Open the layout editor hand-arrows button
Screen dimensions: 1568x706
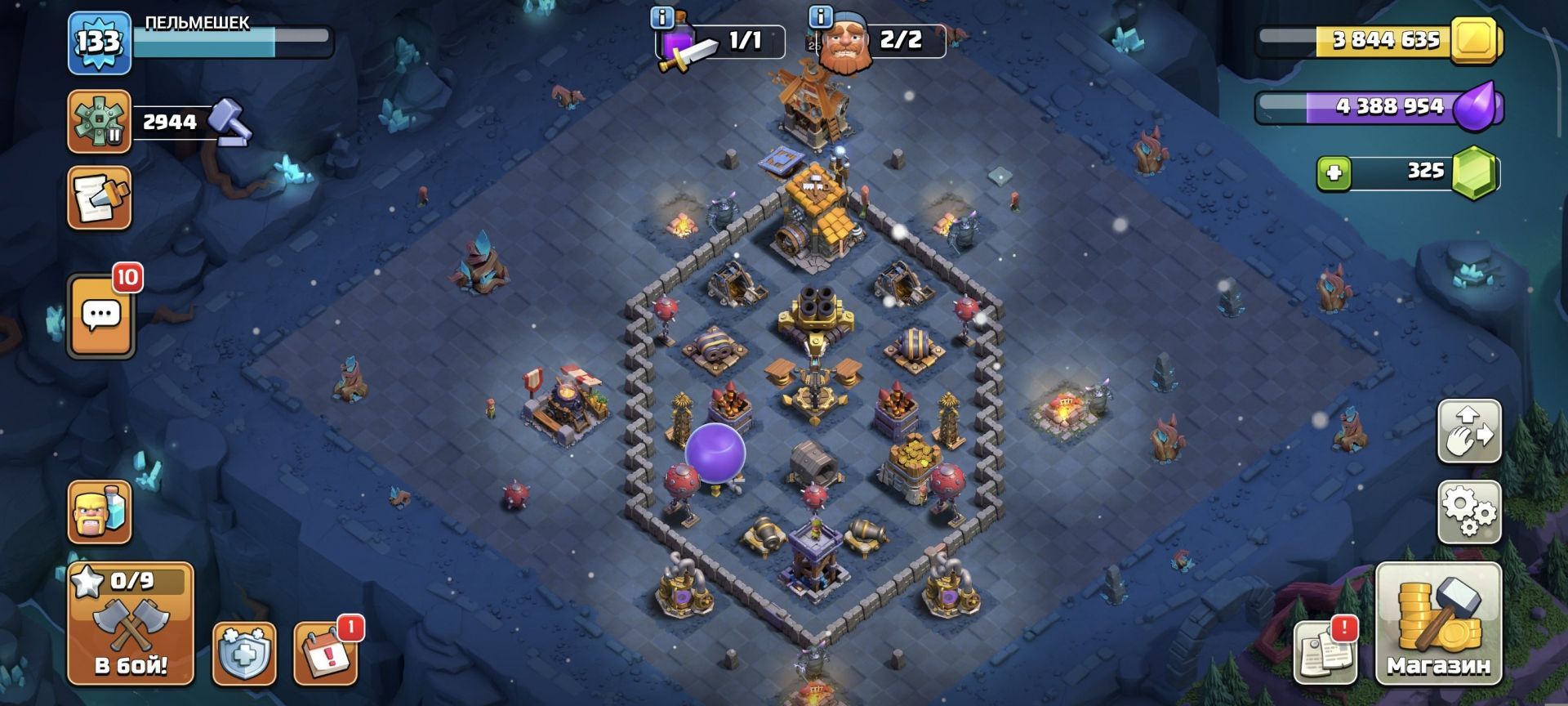[x=1469, y=431]
